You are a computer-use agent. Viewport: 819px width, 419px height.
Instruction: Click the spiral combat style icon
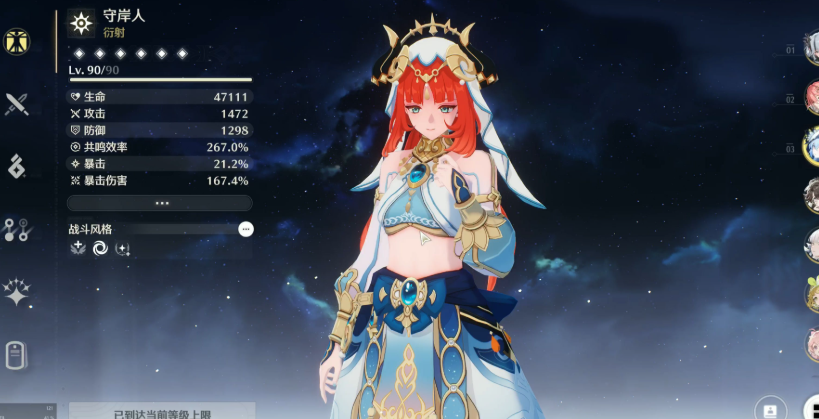[100, 248]
